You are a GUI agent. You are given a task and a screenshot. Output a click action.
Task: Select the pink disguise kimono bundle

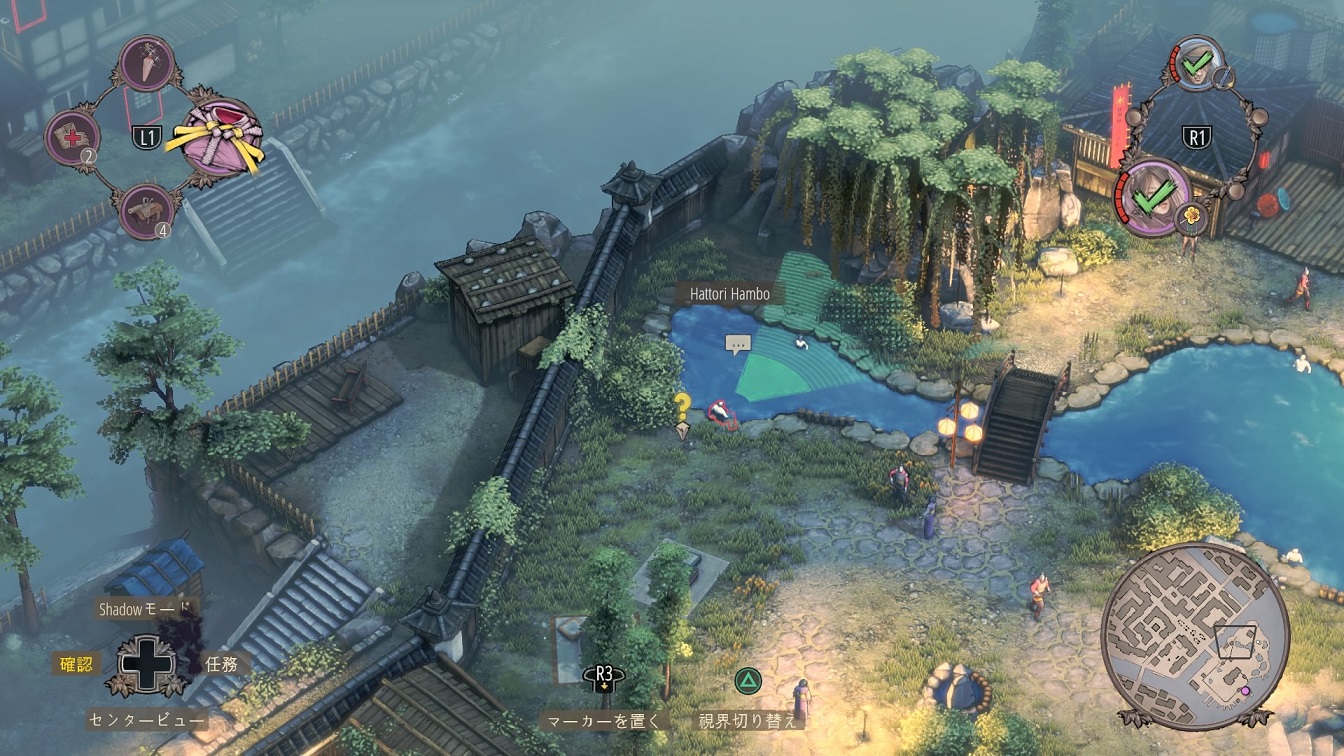coord(221,137)
